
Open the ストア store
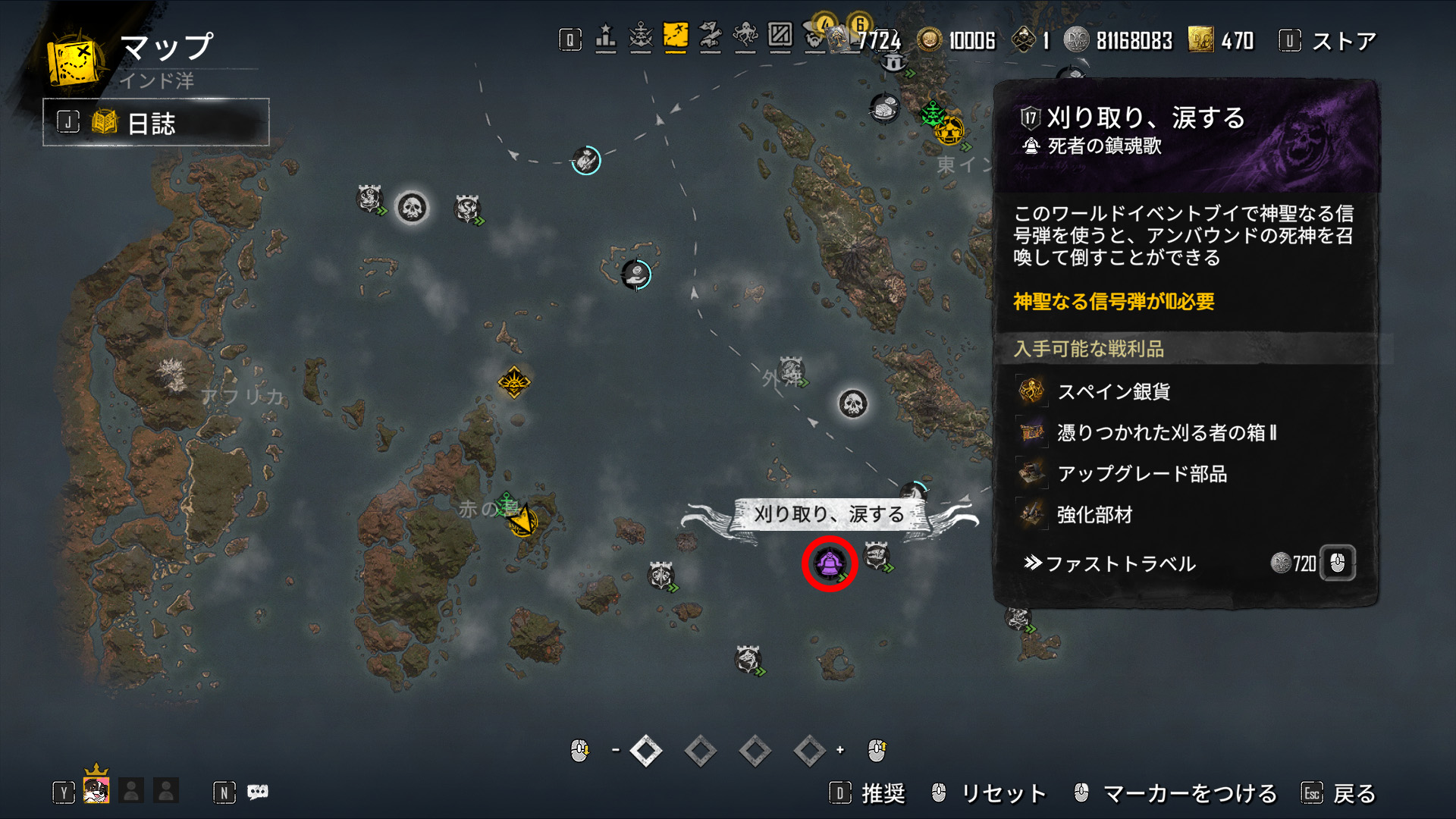tap(1343, 41)
